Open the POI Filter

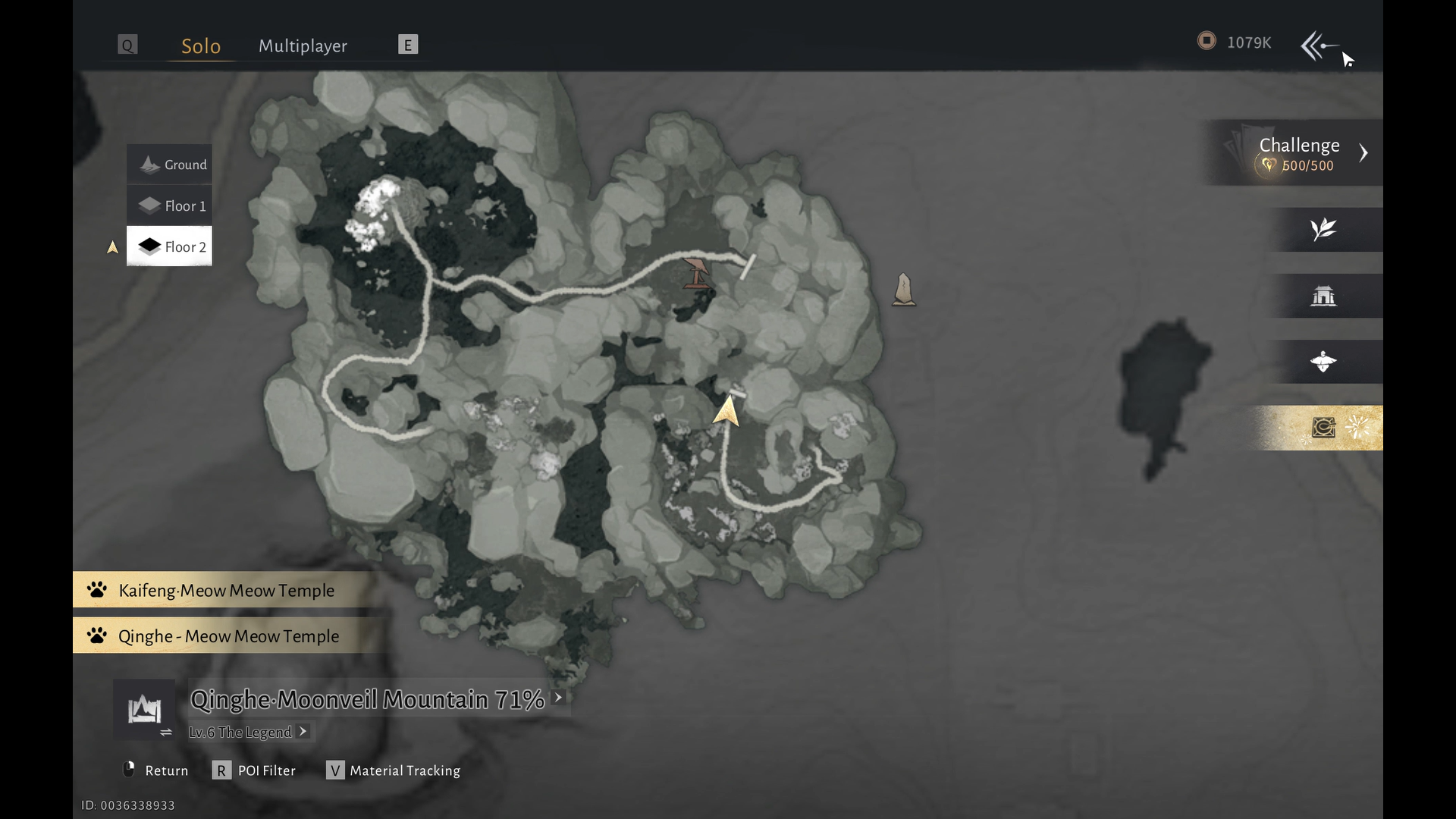coord(255,770)
